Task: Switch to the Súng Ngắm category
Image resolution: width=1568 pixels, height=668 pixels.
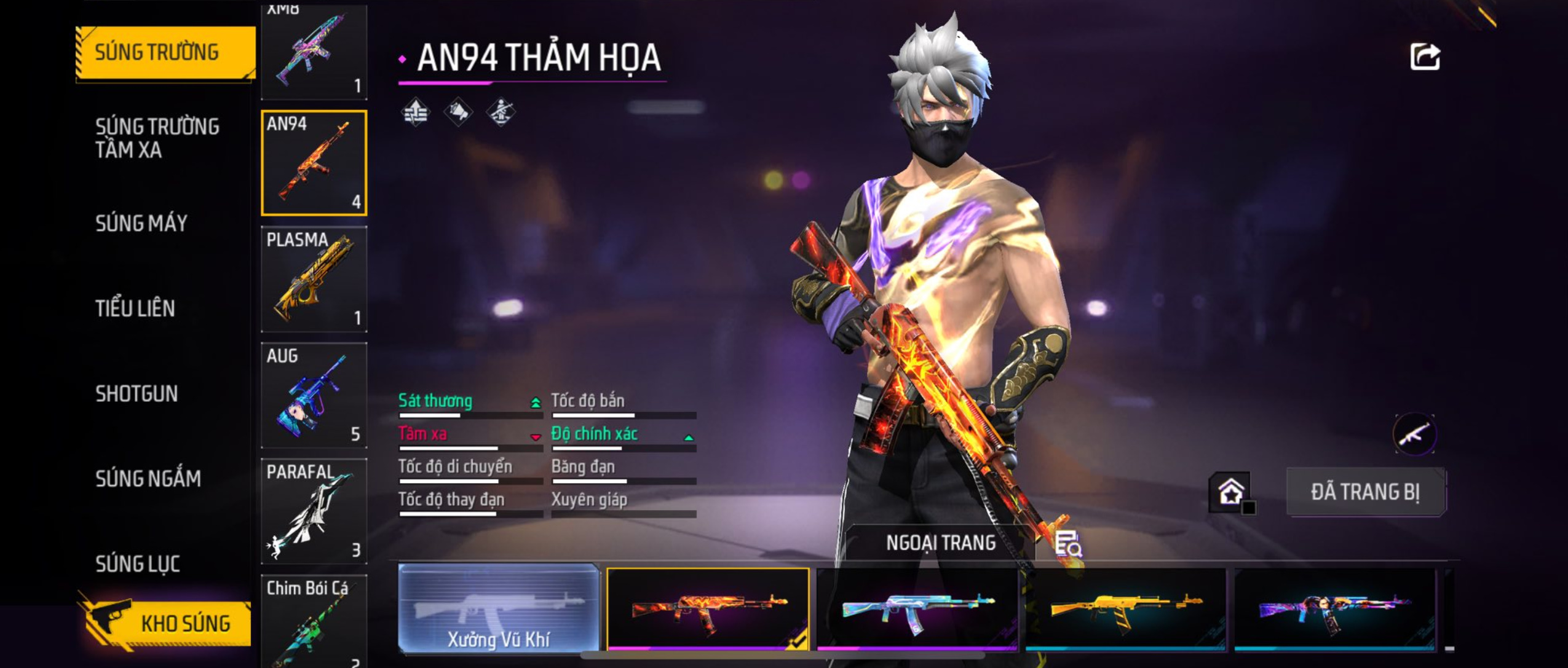Action: [148, 478]
